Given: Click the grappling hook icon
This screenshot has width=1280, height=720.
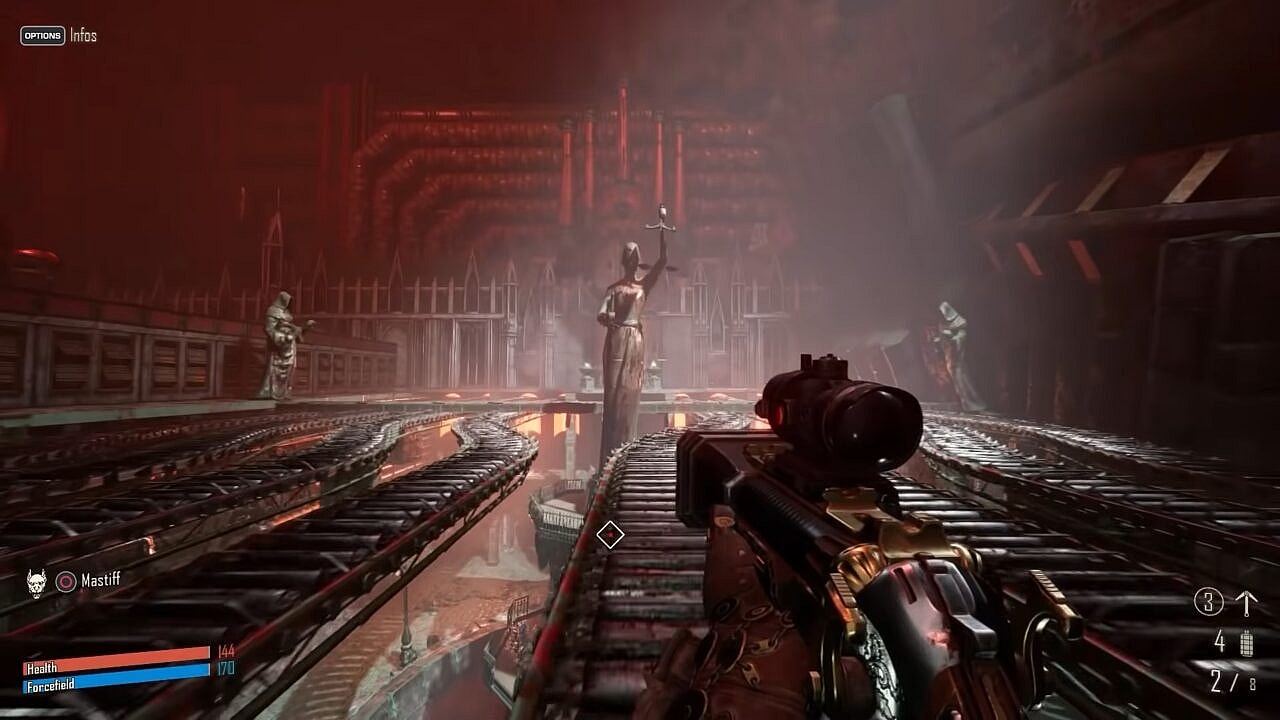Looking at the screenshot, I should coord(1246,602).
